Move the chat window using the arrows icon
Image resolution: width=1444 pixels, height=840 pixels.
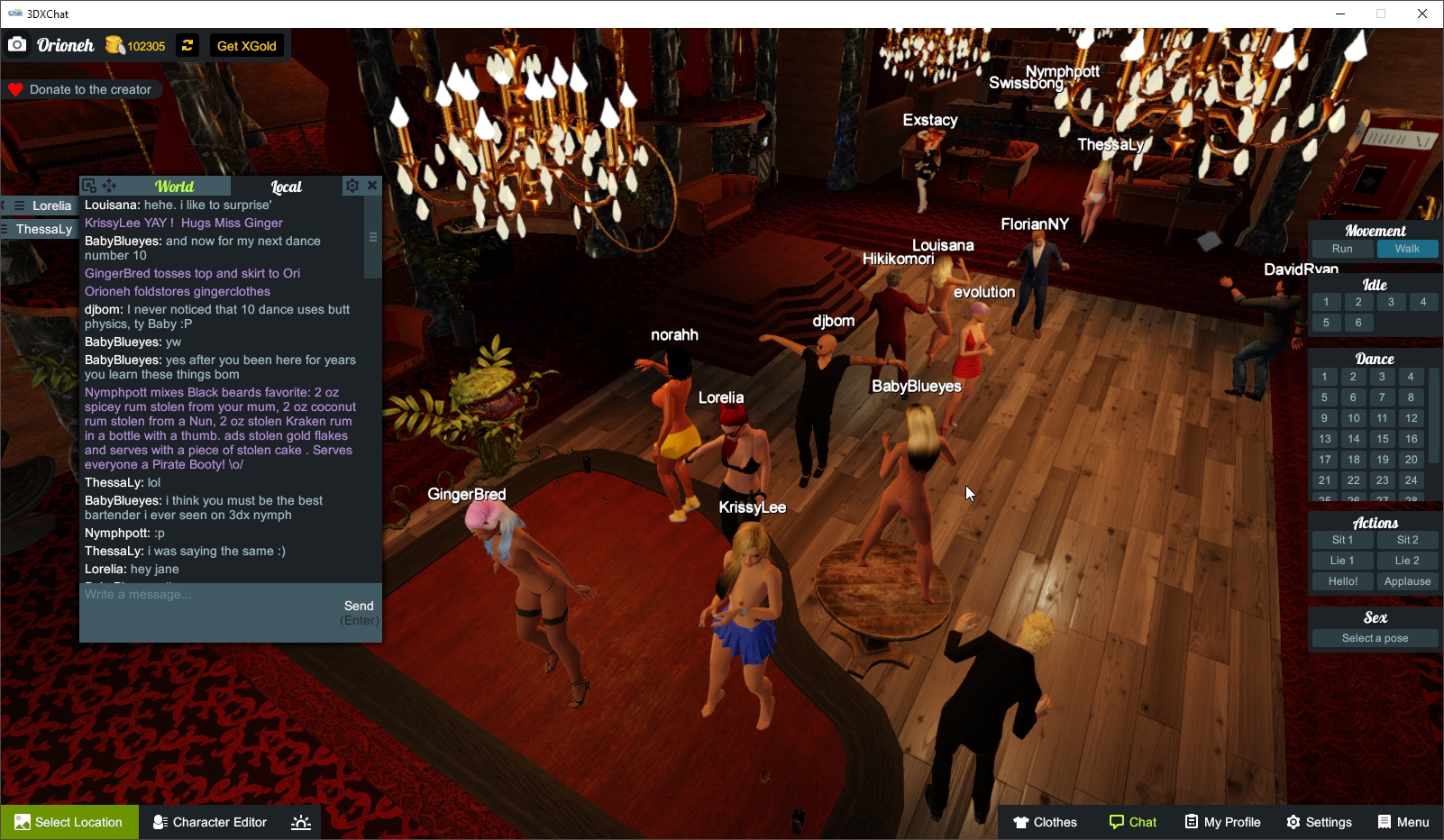[x=109, y=186]
